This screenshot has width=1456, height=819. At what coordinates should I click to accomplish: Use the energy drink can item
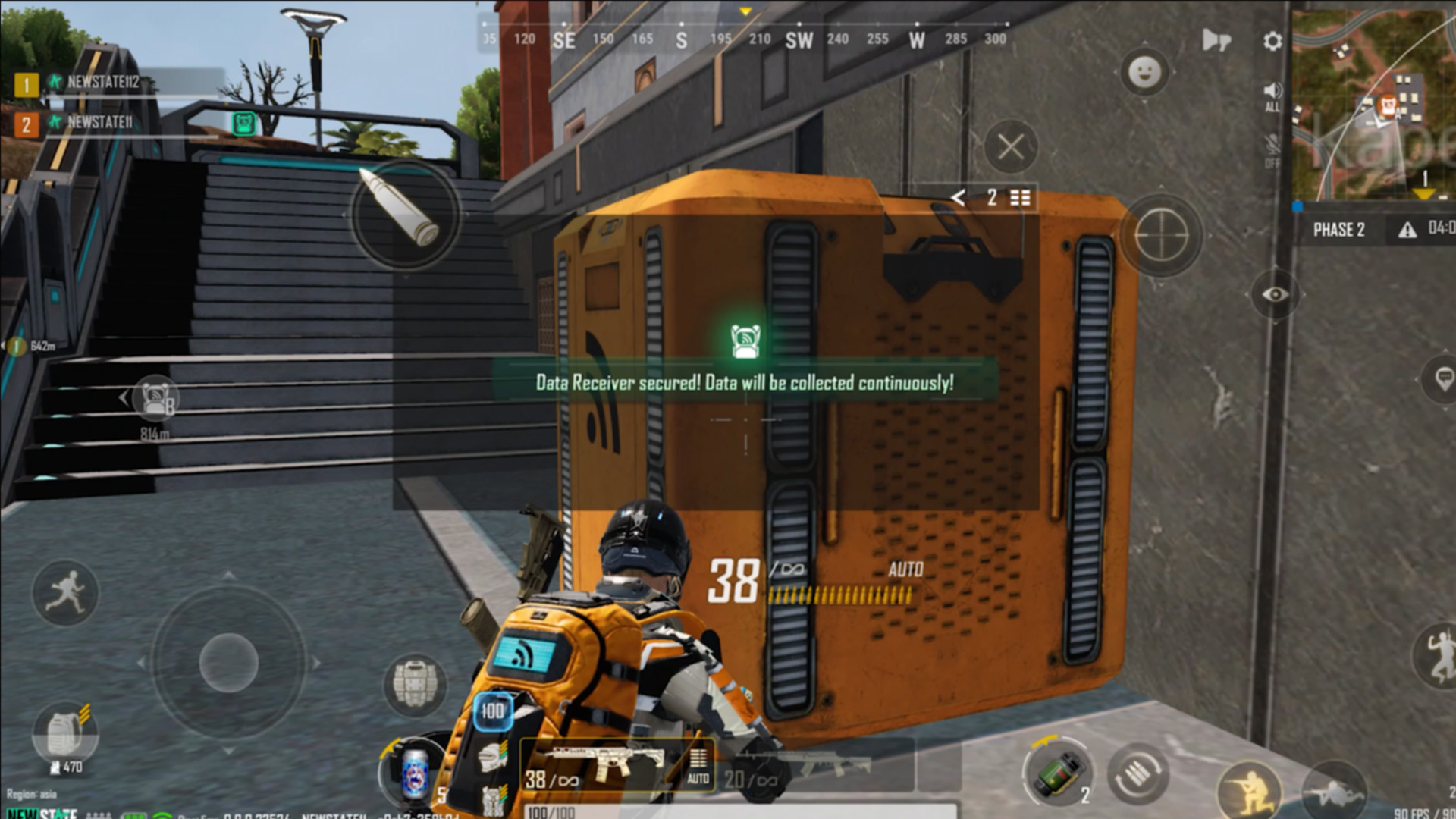[414, 773]
